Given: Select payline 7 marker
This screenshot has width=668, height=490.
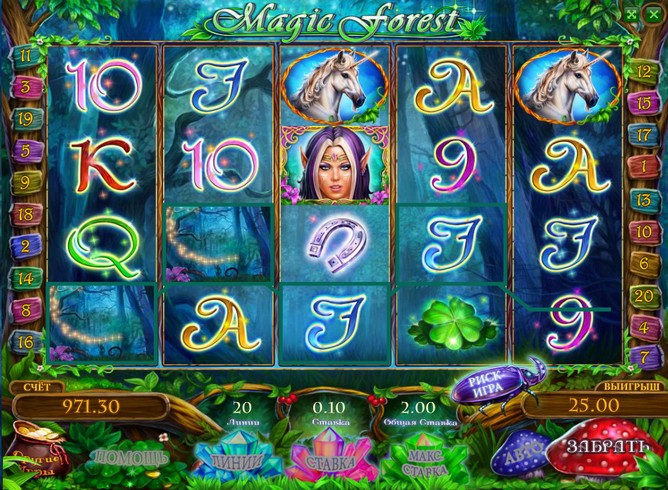Looking at the screenshot, I should 644,355.
